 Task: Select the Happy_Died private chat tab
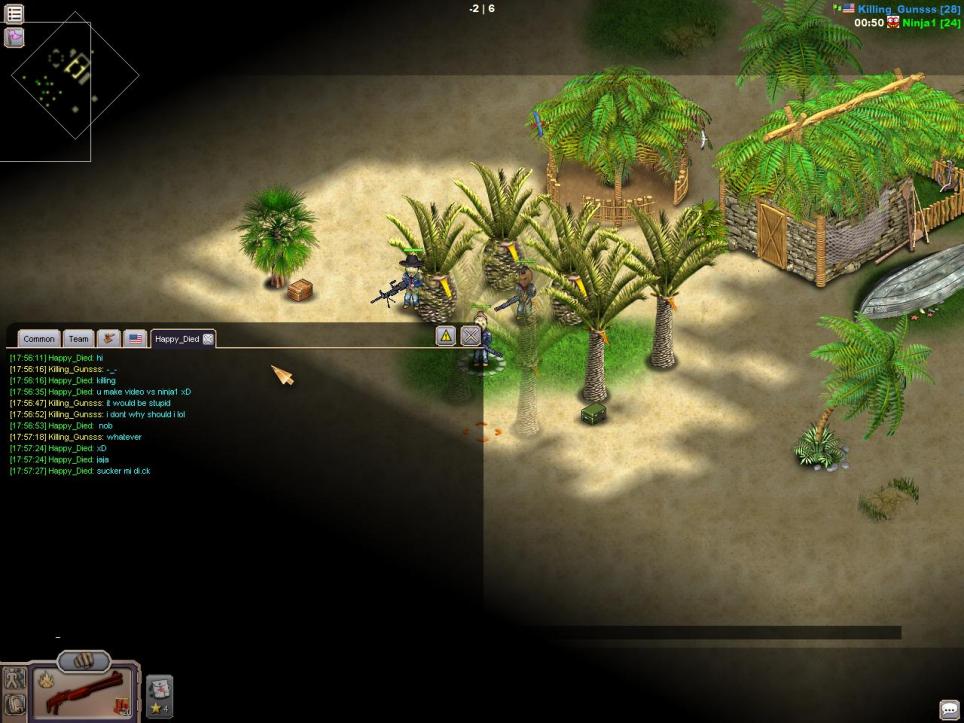tap(177, 339)
